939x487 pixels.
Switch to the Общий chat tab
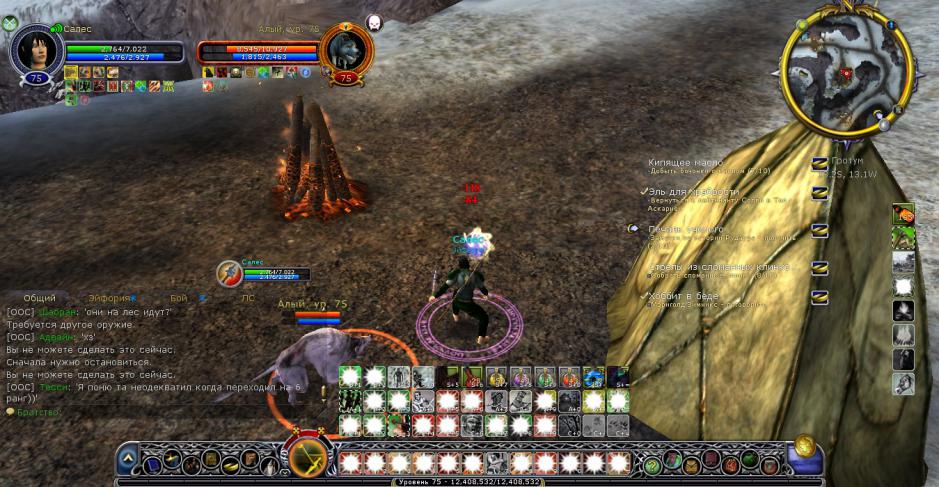[39, 298]
